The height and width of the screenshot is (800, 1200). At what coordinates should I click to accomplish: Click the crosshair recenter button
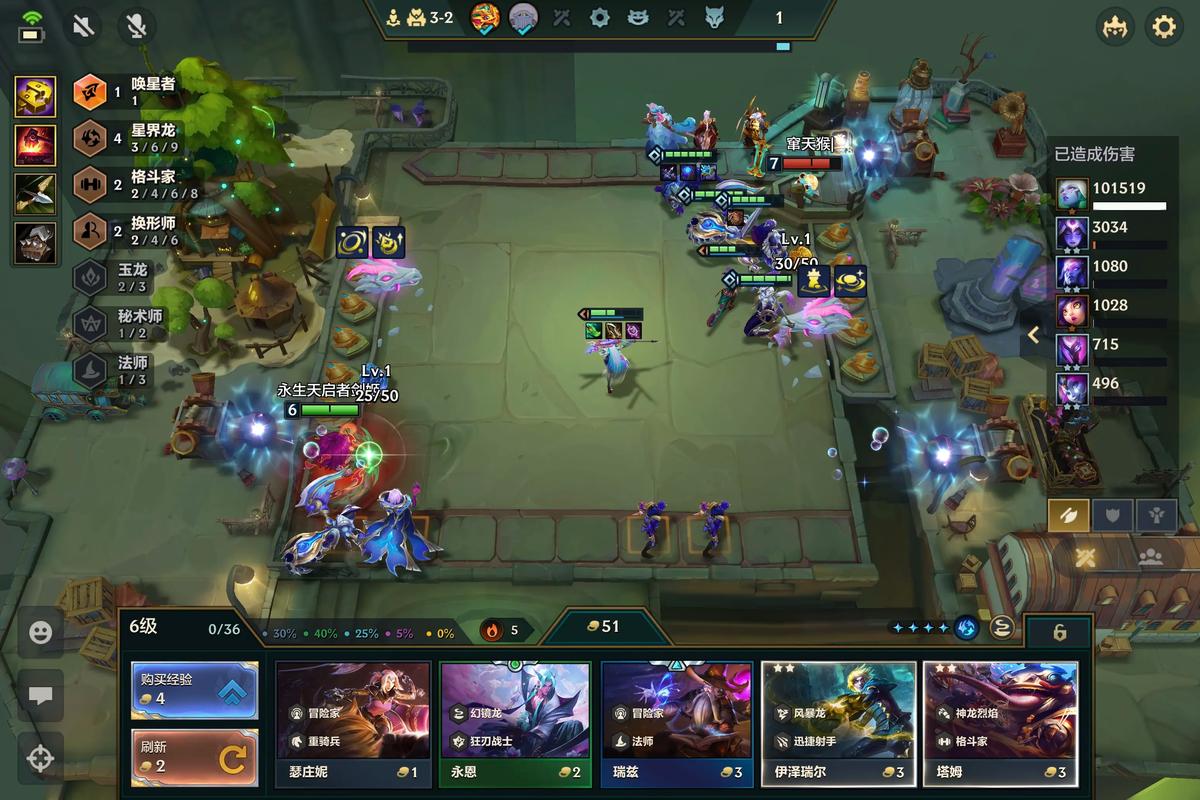[41, 758]
